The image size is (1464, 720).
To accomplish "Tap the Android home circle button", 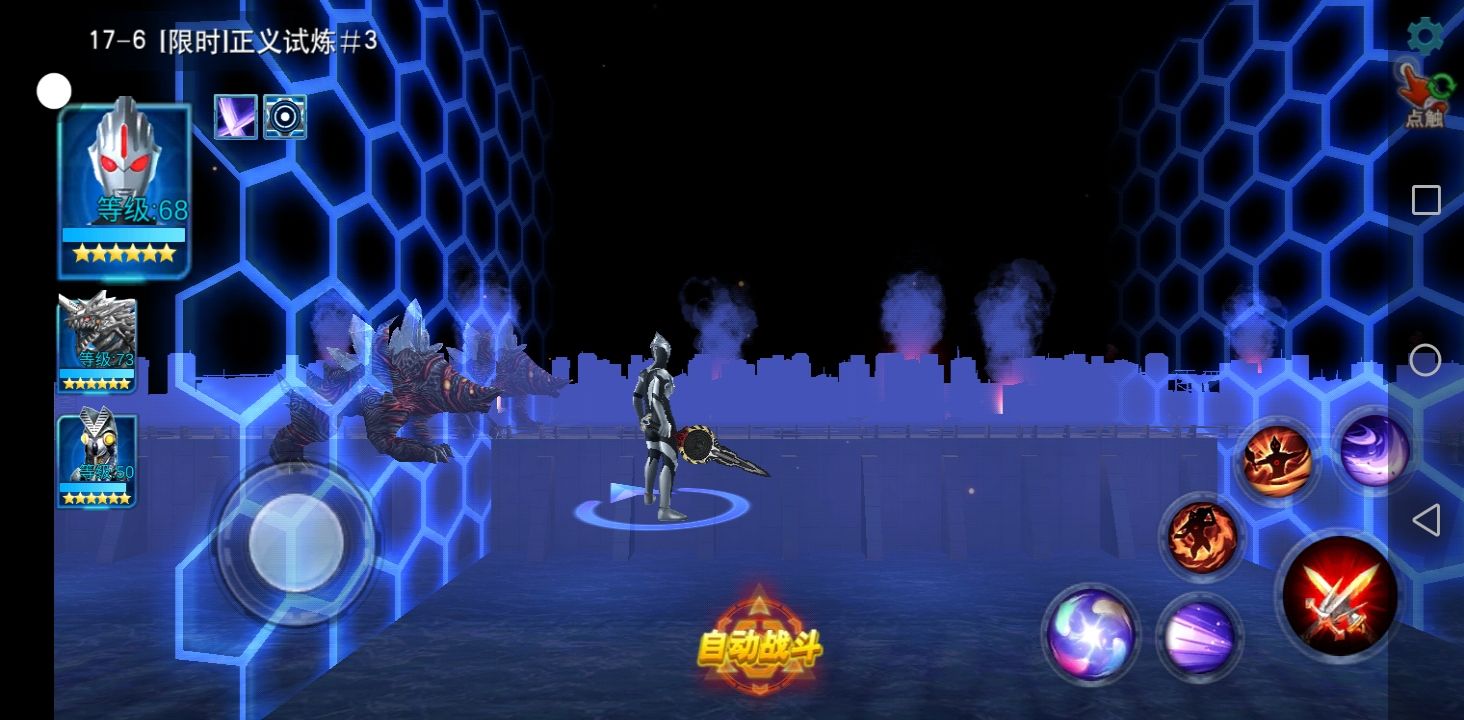I will [1425, 360].
